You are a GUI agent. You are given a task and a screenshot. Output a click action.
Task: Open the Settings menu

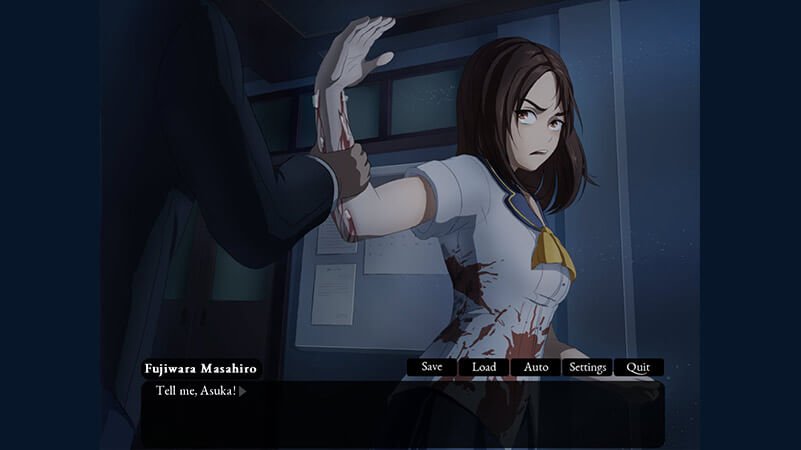click(x=587, y=367)
